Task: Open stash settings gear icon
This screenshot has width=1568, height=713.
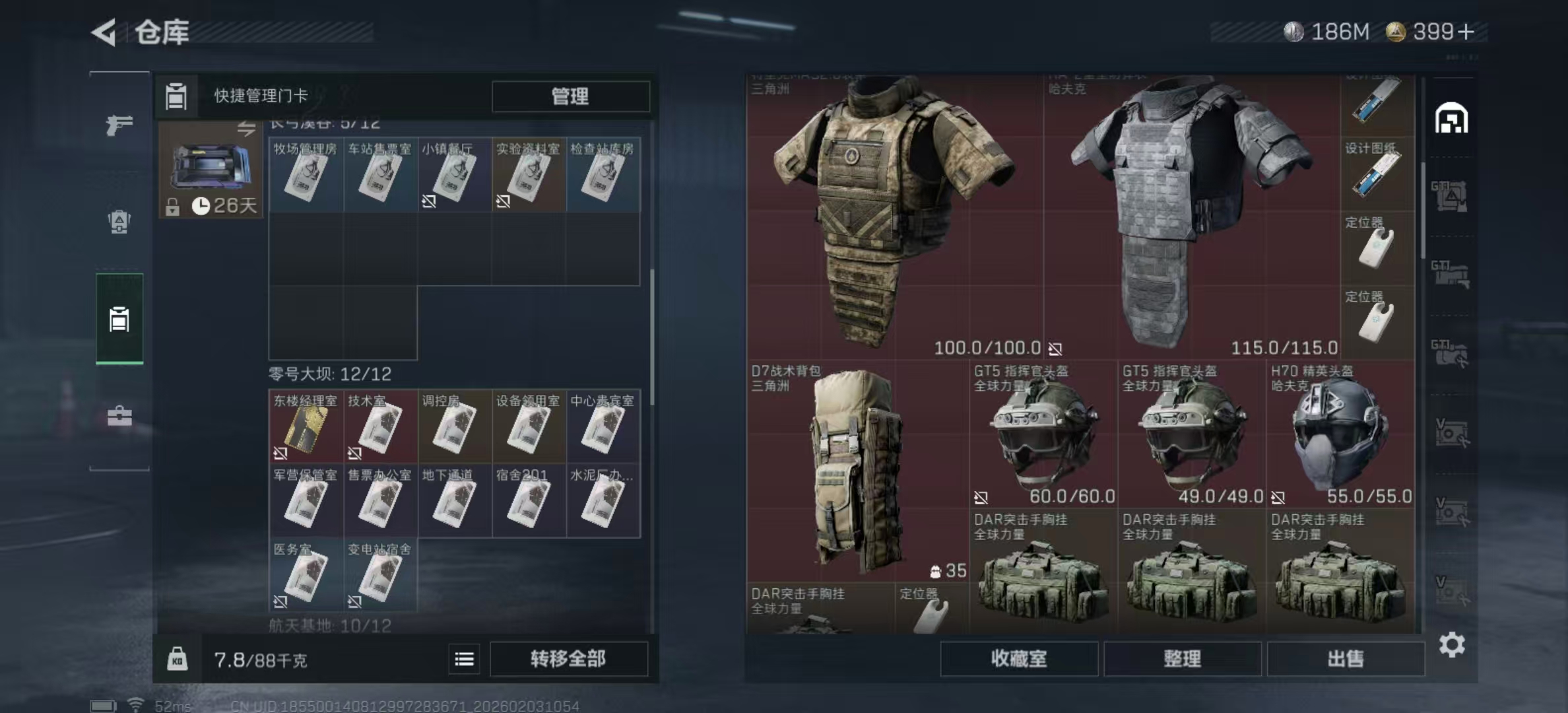Action: pyautogui.click(x=1452, y=645)
